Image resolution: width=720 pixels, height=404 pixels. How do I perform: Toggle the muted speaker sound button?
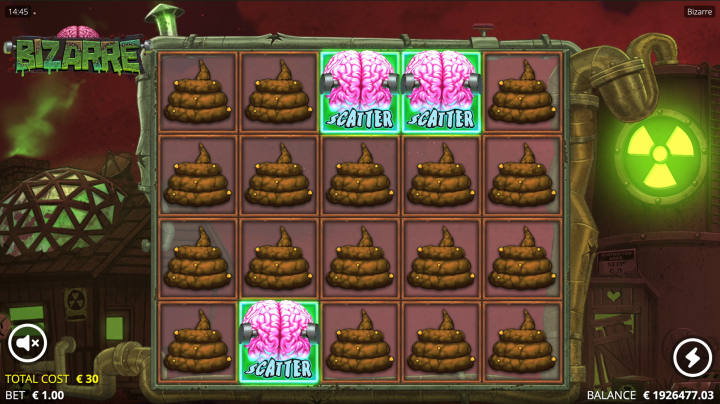tap(28, 345)
